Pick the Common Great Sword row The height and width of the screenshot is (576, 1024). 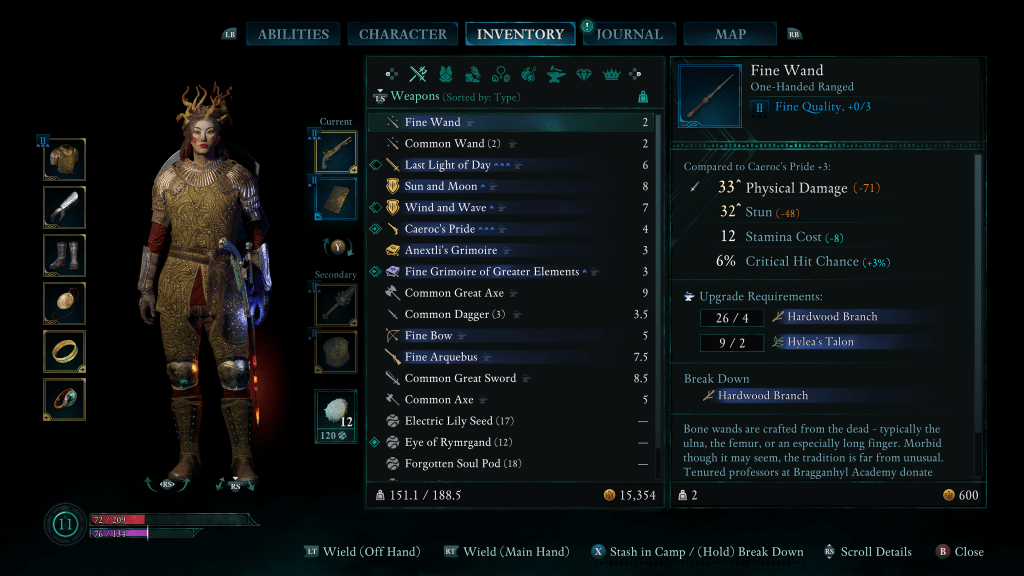(x=510, y=378)
